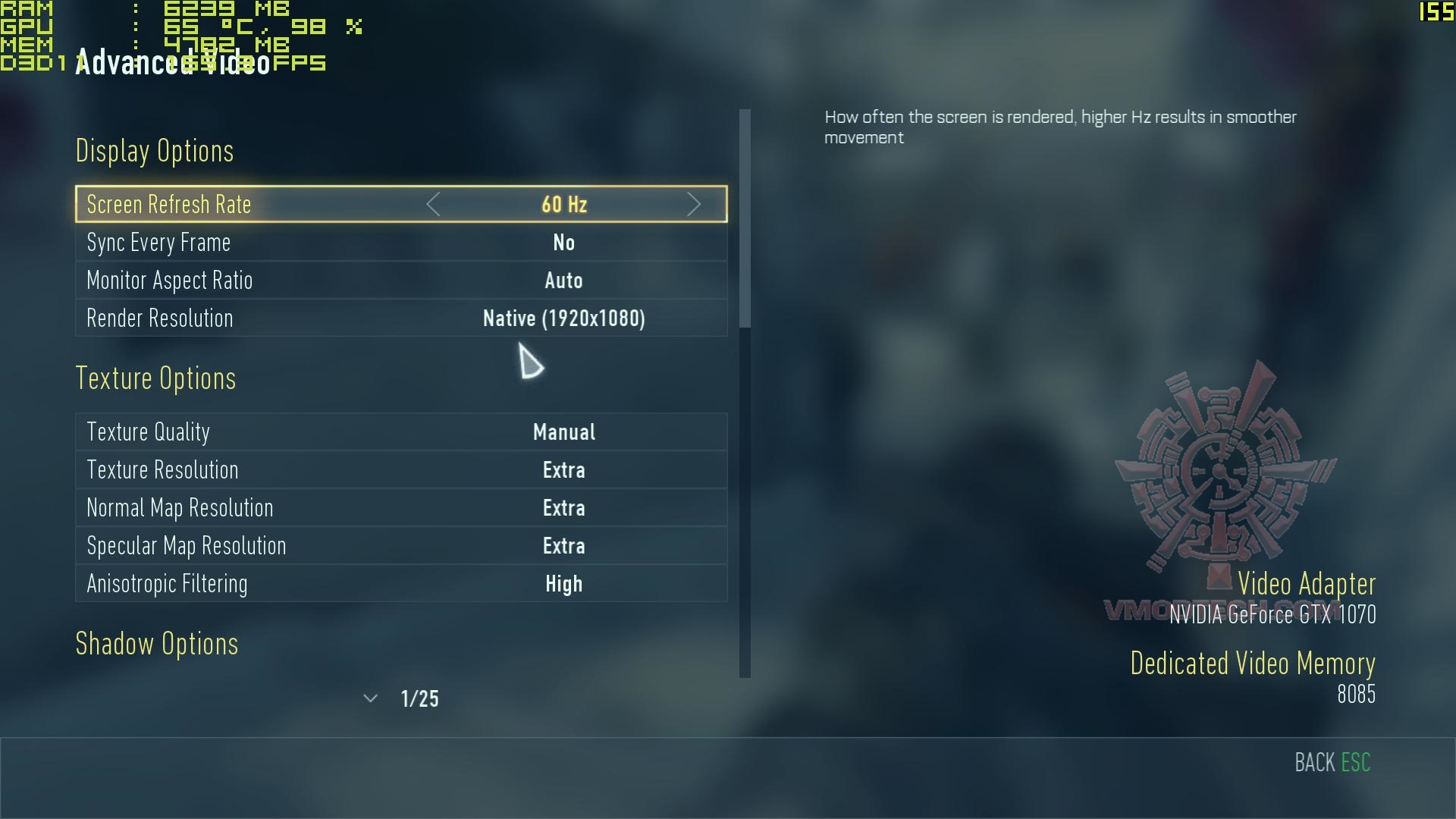Open the Render Resolution setting
Screen dimensions: 1456x819
401,318
